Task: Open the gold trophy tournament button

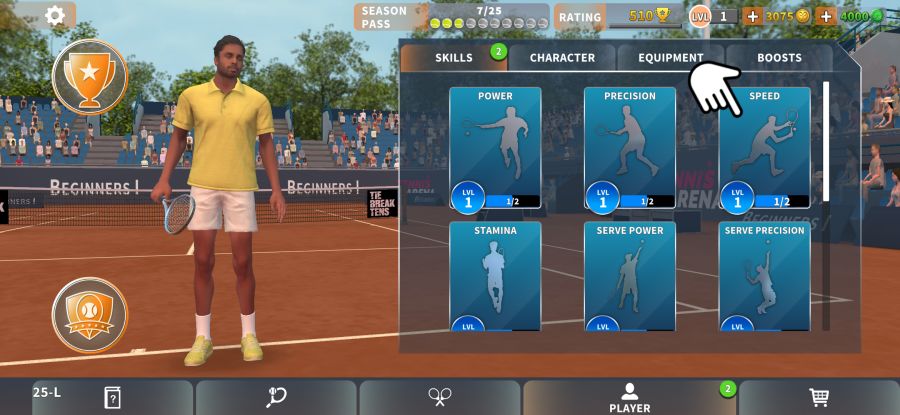Action: (89, 76)
